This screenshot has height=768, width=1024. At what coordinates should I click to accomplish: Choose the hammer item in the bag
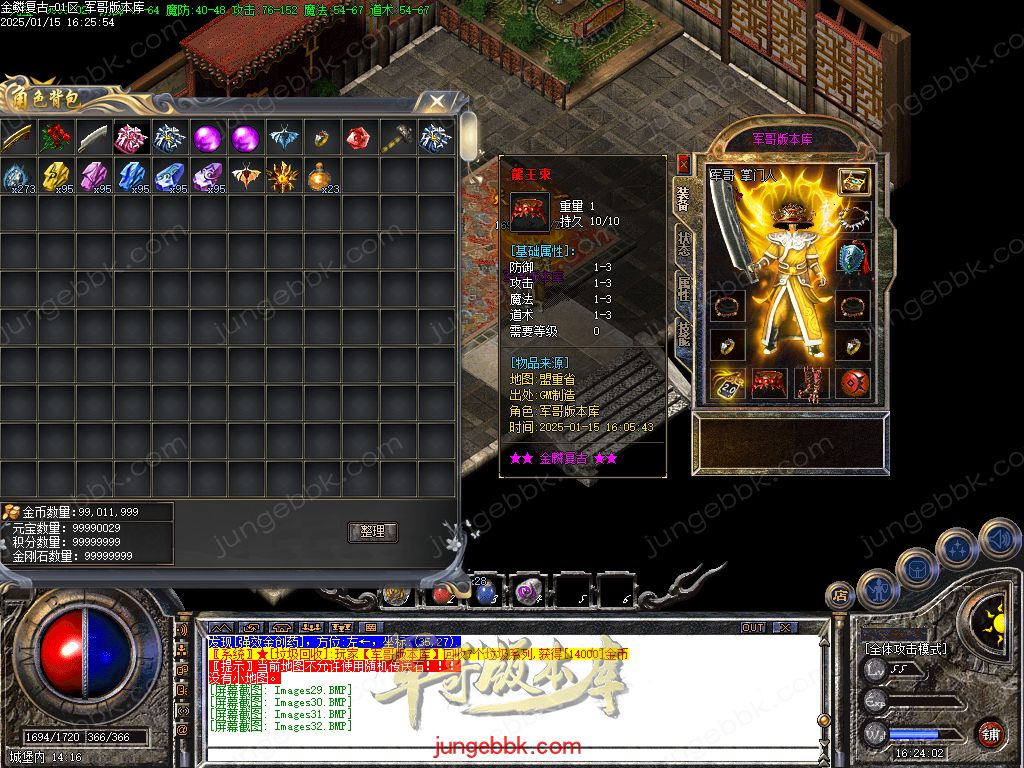pos(397,138)
